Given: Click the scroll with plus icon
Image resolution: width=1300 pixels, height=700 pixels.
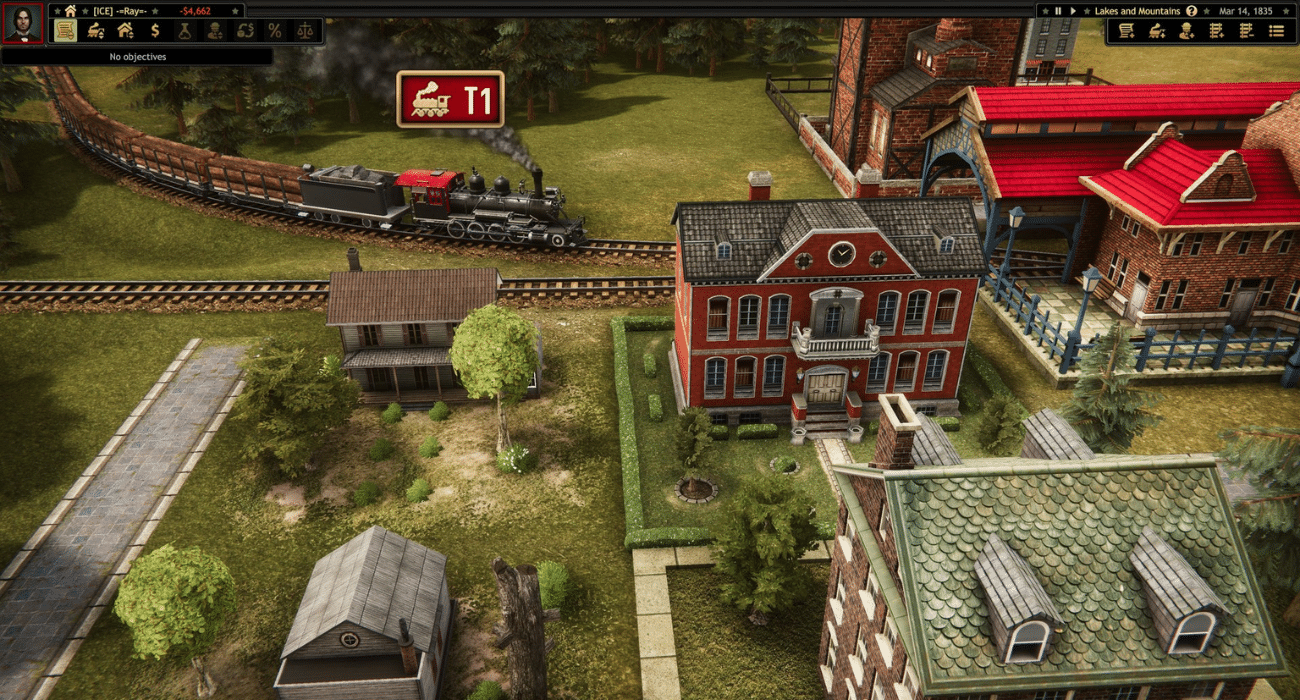Looking at the screenshot, I should [x=1126, y=31].
